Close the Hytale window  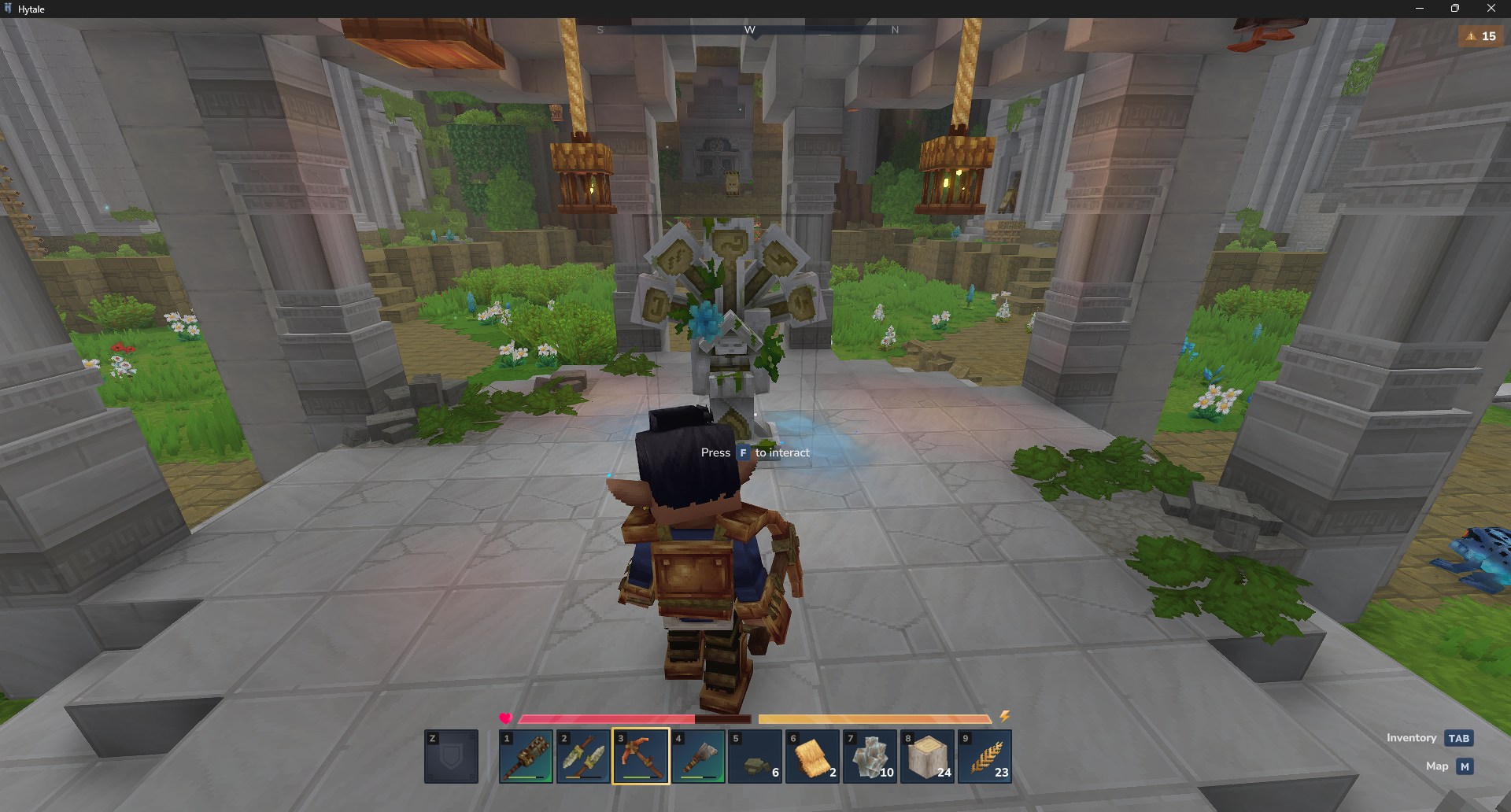click(1491, 9)
